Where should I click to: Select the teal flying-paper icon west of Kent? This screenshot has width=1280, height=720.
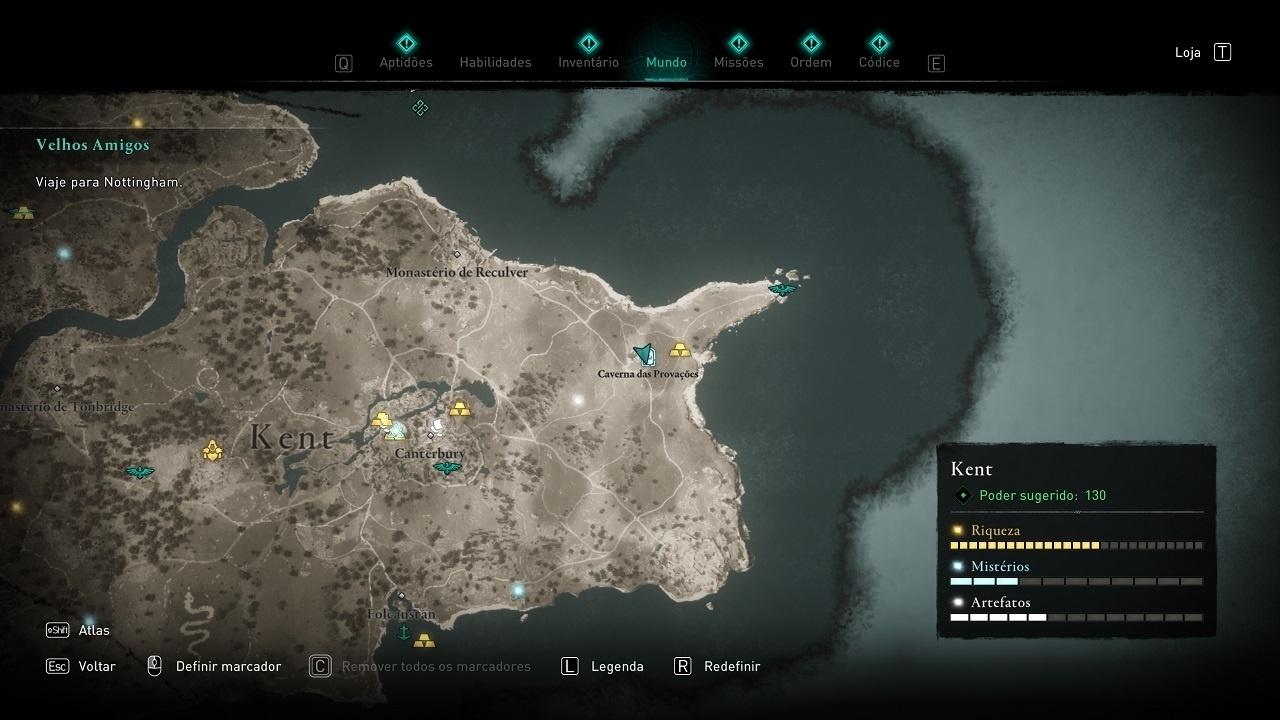[x=140, y=470]
